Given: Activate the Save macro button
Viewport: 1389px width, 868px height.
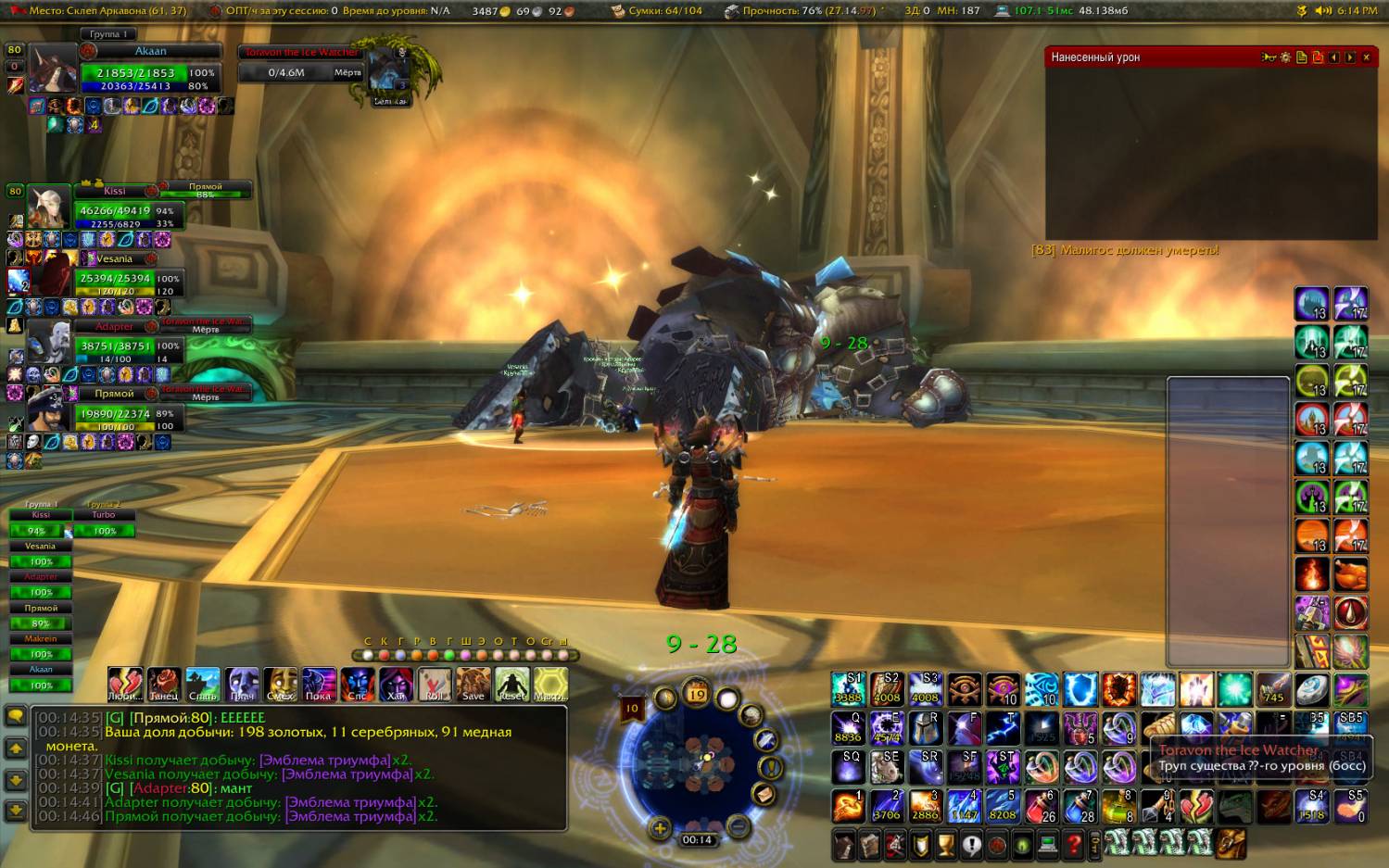Looking at the screenshot, I should pos(473,684).
